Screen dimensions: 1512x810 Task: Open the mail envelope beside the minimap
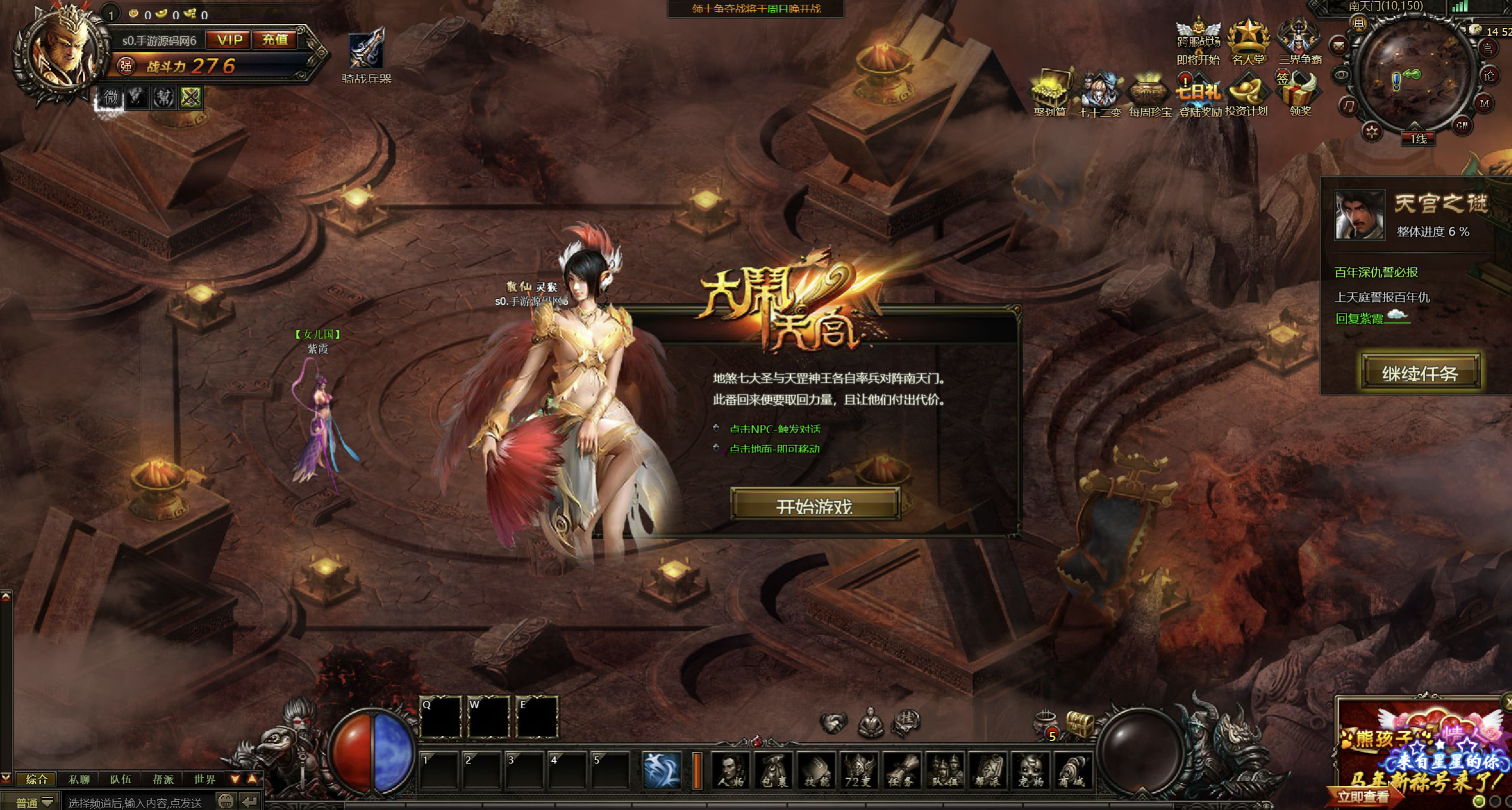[1338, 45]
